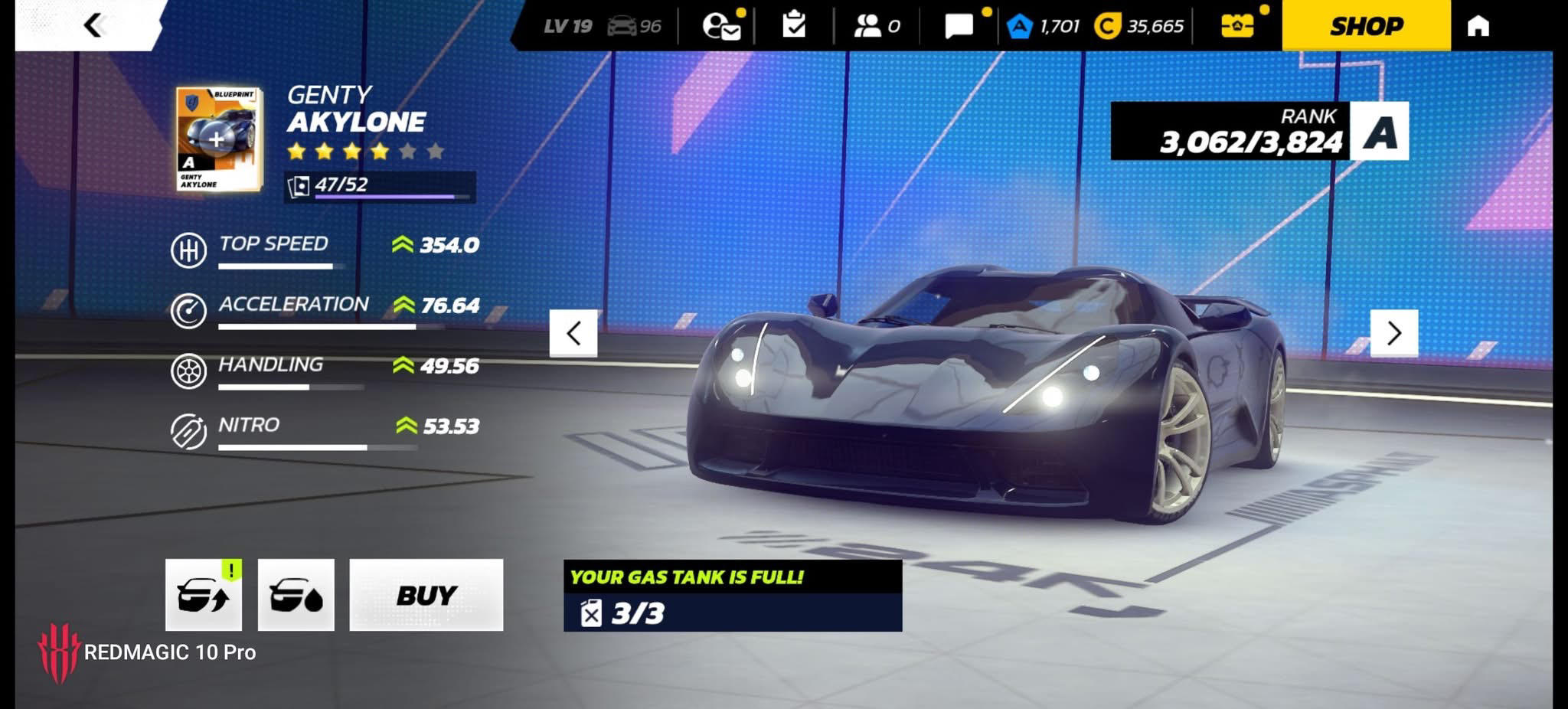Open the friends list
This screenshot has height=709, width=1568.
876,26
